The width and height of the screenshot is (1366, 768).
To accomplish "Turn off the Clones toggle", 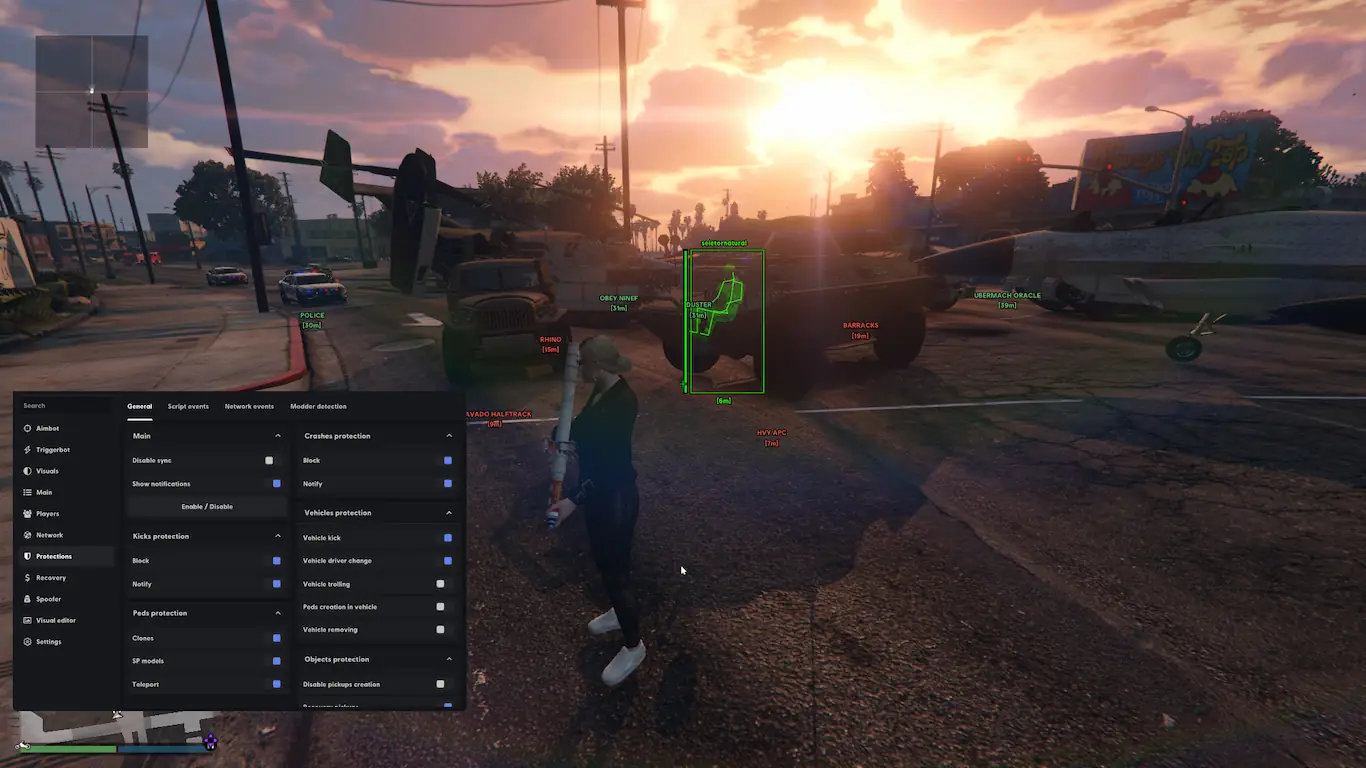I will (276, 638).
